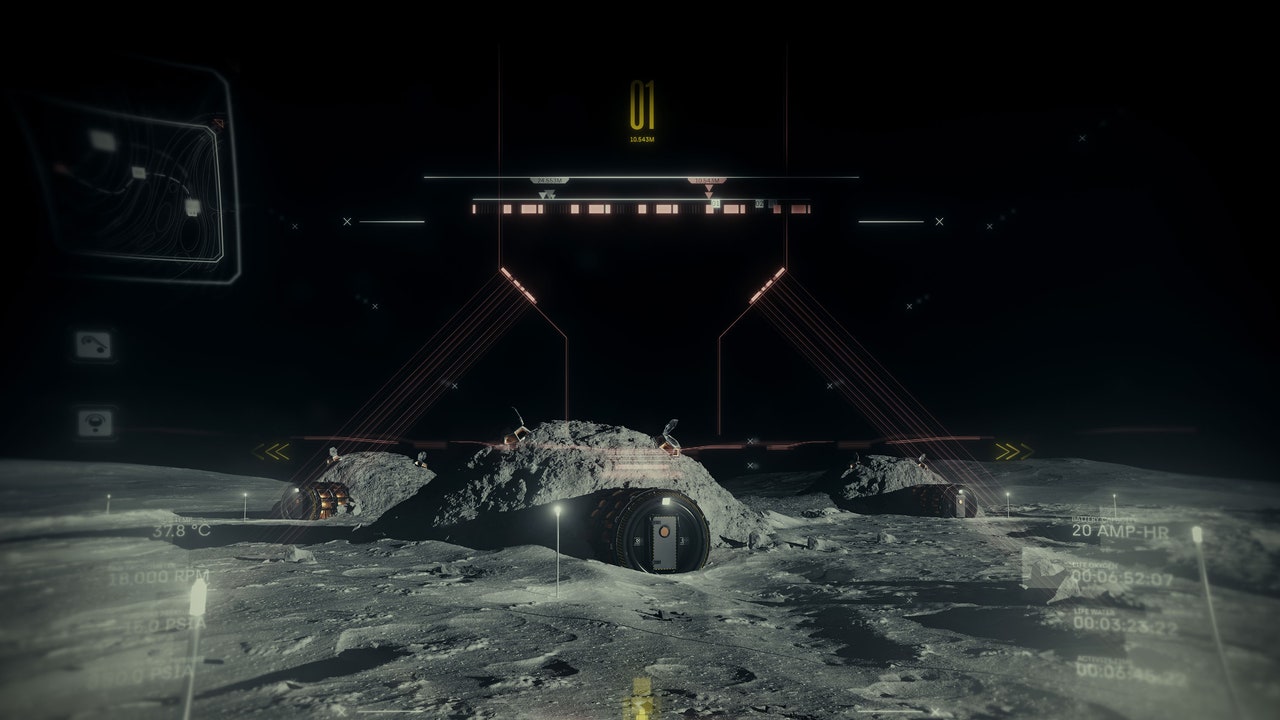Select the orange triangle marker on the map corner
The width and height of the screenshot is (1280, 720).
218,124
